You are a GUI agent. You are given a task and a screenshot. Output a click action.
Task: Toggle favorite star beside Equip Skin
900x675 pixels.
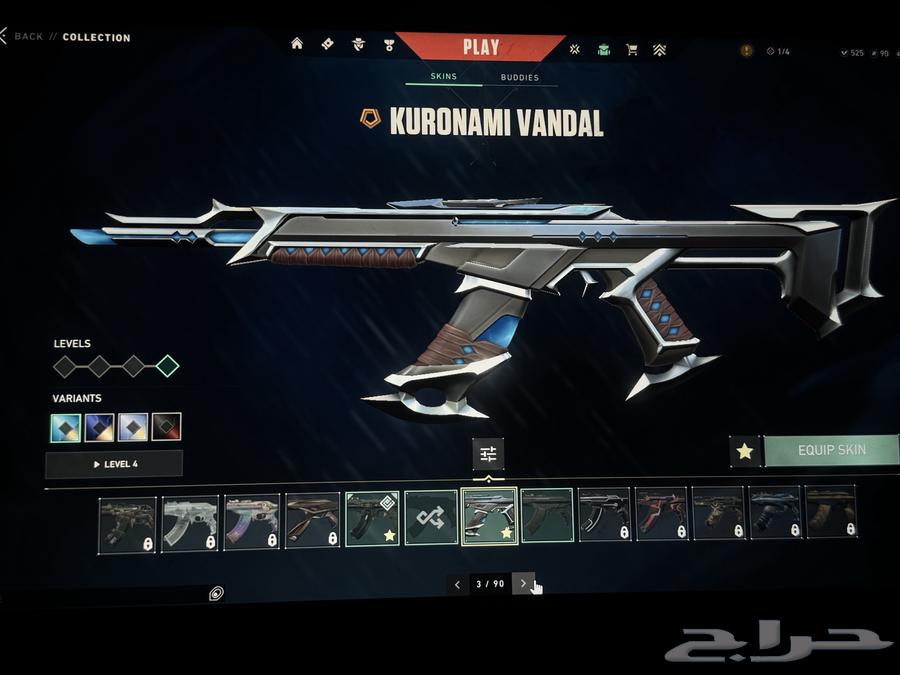point(744,451)
